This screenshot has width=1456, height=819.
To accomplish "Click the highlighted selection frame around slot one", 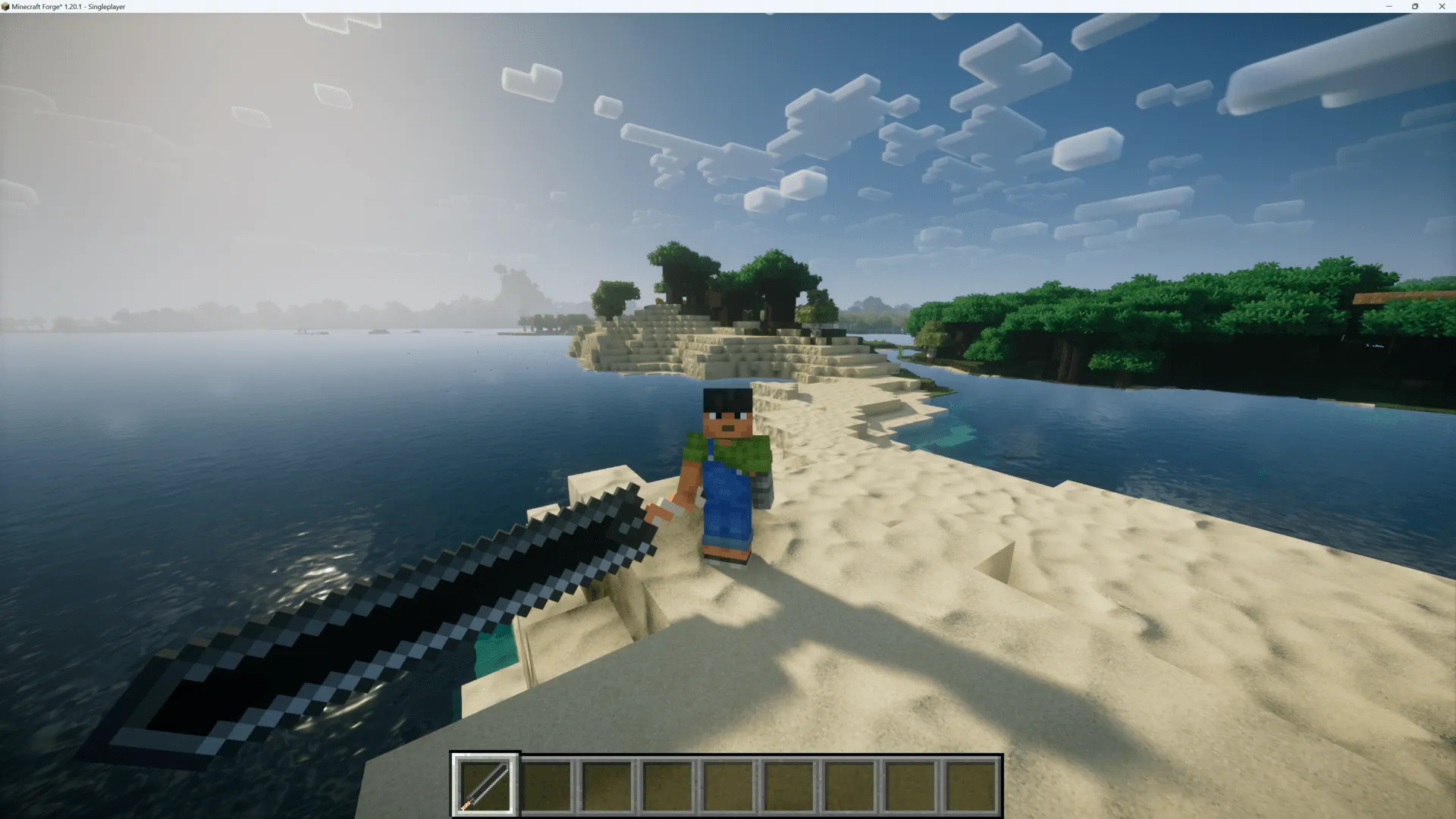I will point(484,757).
